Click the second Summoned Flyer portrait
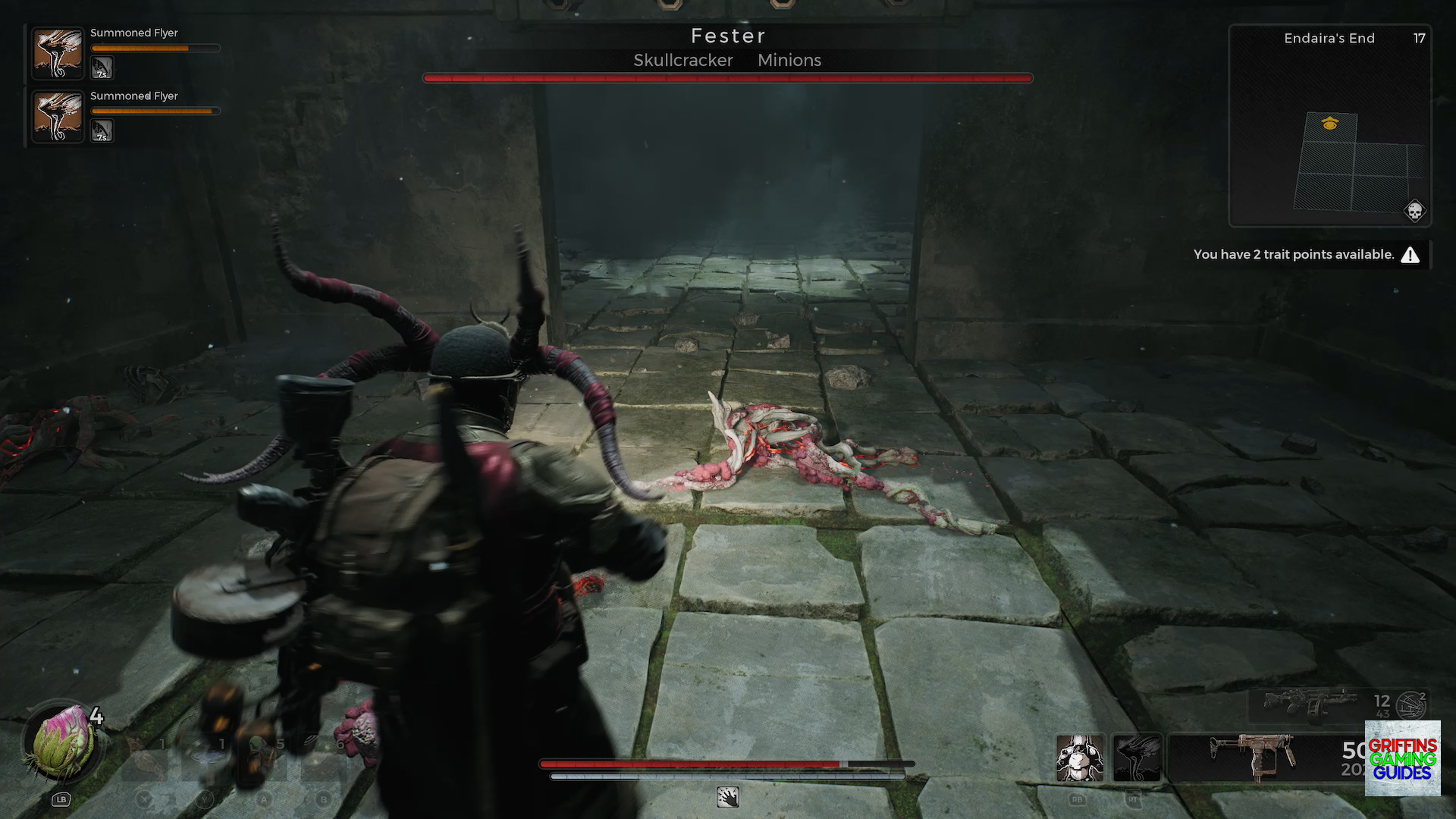Screen dimensions: 1456x819 pyautogui.click(x=58, y=117)
